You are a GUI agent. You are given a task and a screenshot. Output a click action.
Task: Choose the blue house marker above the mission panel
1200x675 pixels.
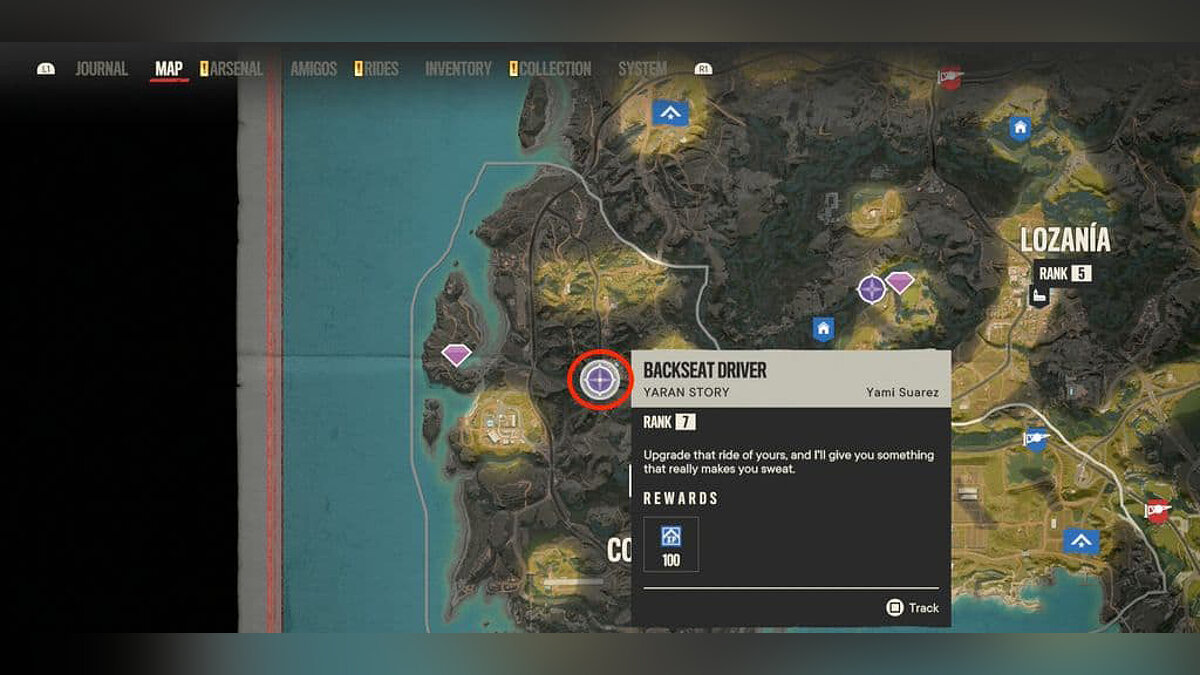pos(823,328)
